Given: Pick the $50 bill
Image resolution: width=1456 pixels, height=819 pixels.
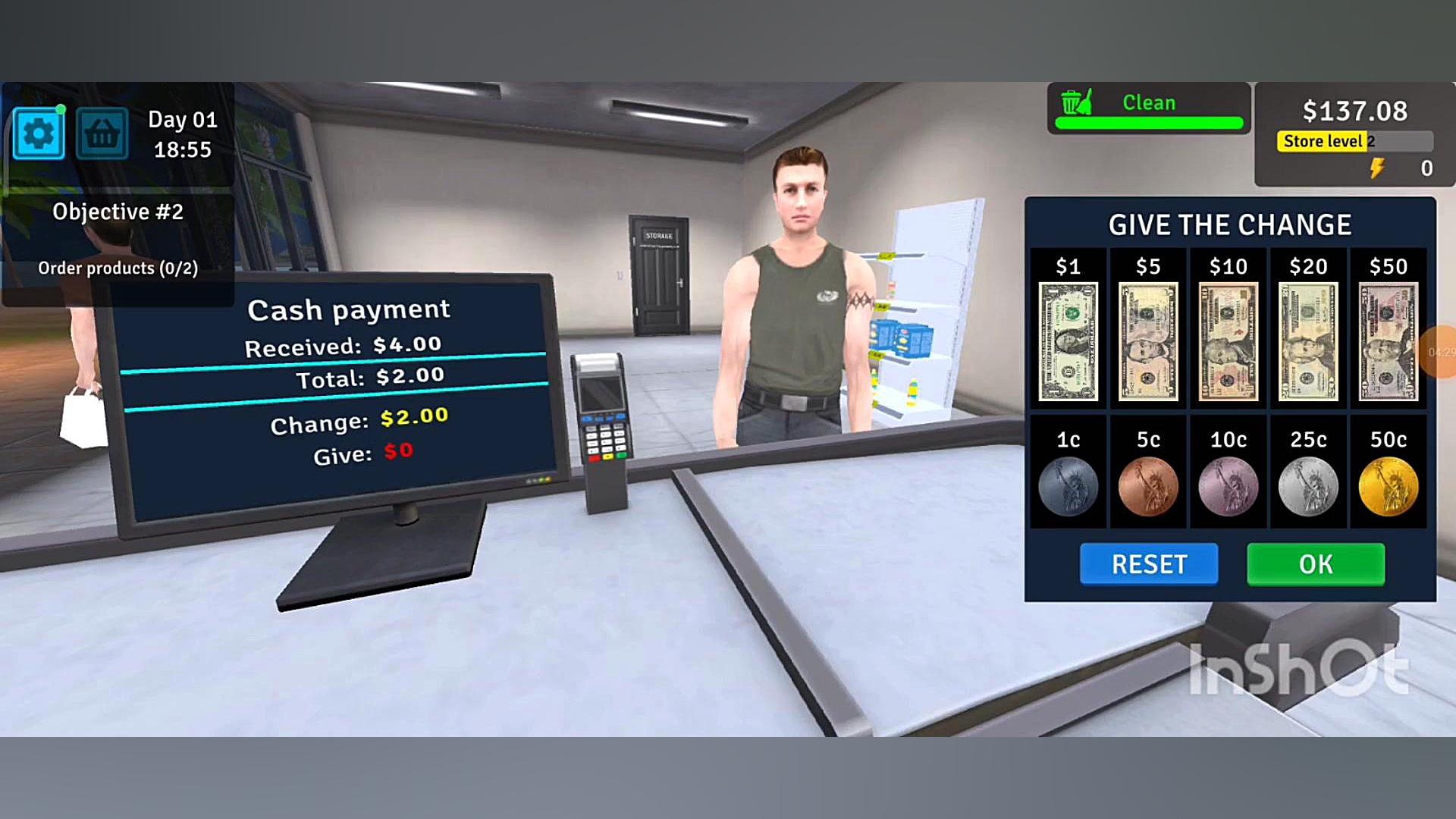Looking at the screenshot, I should (1388, 341).
